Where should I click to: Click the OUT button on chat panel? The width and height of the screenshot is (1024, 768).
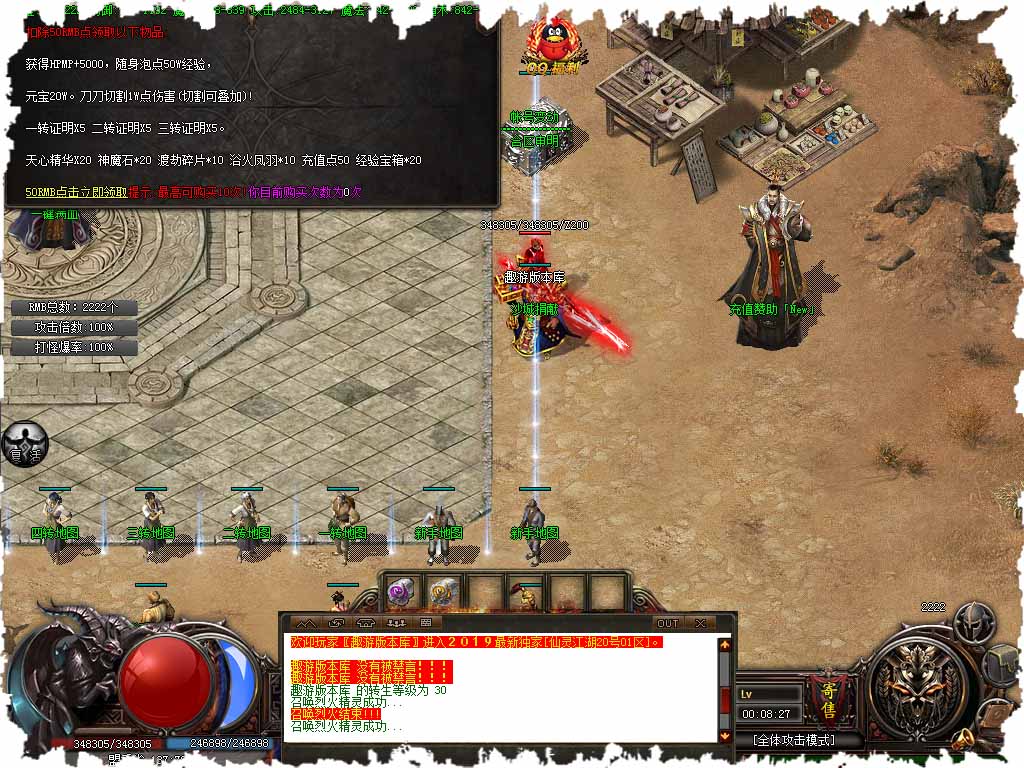click(x=667, y=623)
